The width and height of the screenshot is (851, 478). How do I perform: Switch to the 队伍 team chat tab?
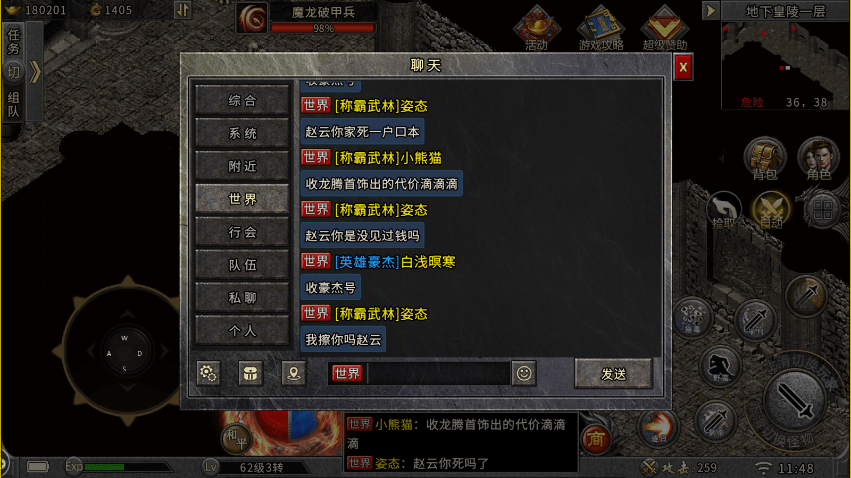pos(243,265)
